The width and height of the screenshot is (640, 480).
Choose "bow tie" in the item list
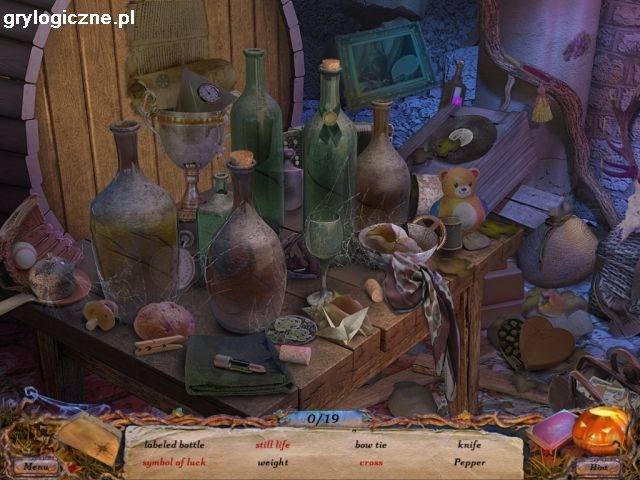[x=371, y=443]
